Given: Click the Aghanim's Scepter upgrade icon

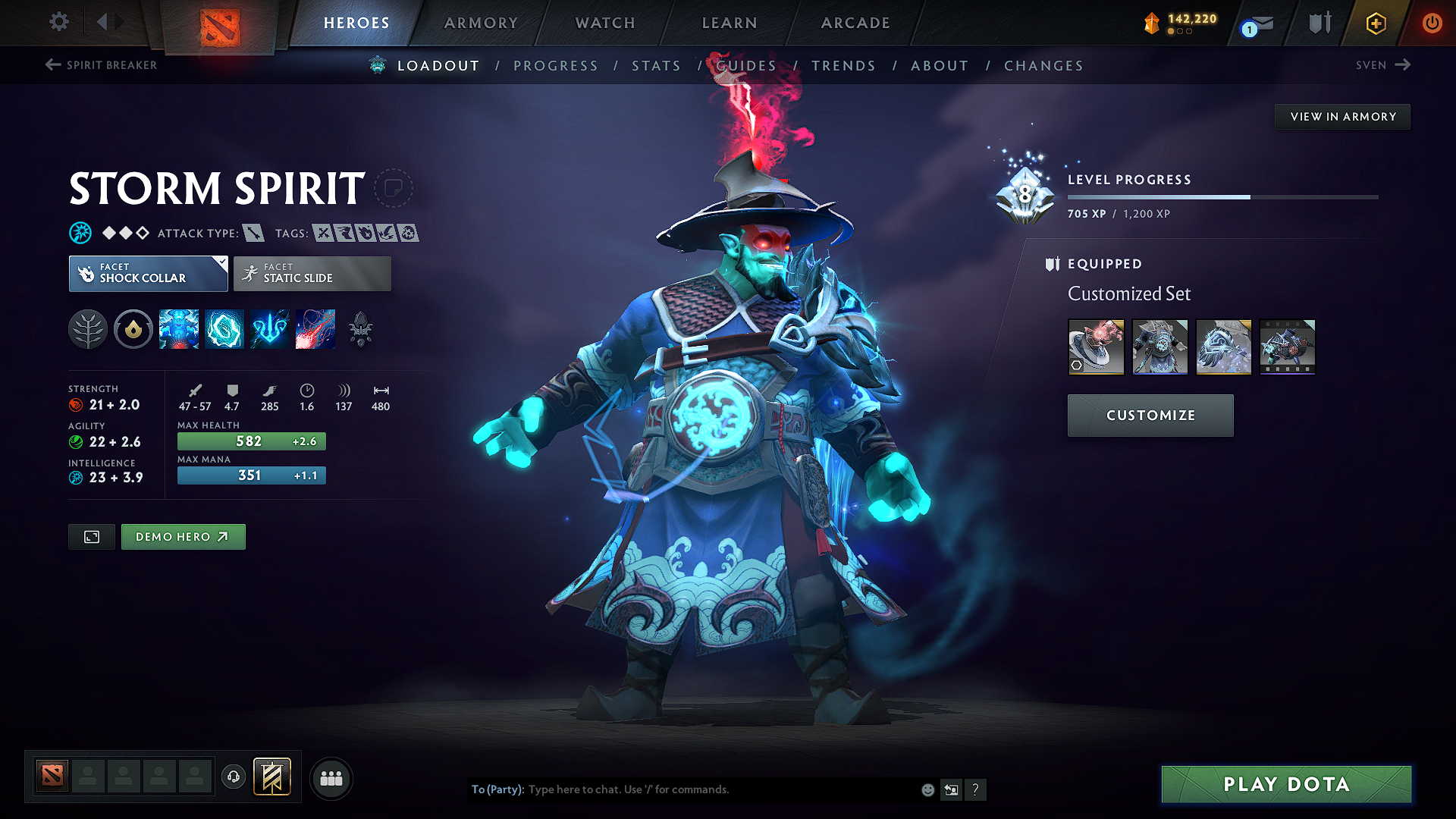Looking at the screenshot, I should pyautogui.click(x=360, y=329).
